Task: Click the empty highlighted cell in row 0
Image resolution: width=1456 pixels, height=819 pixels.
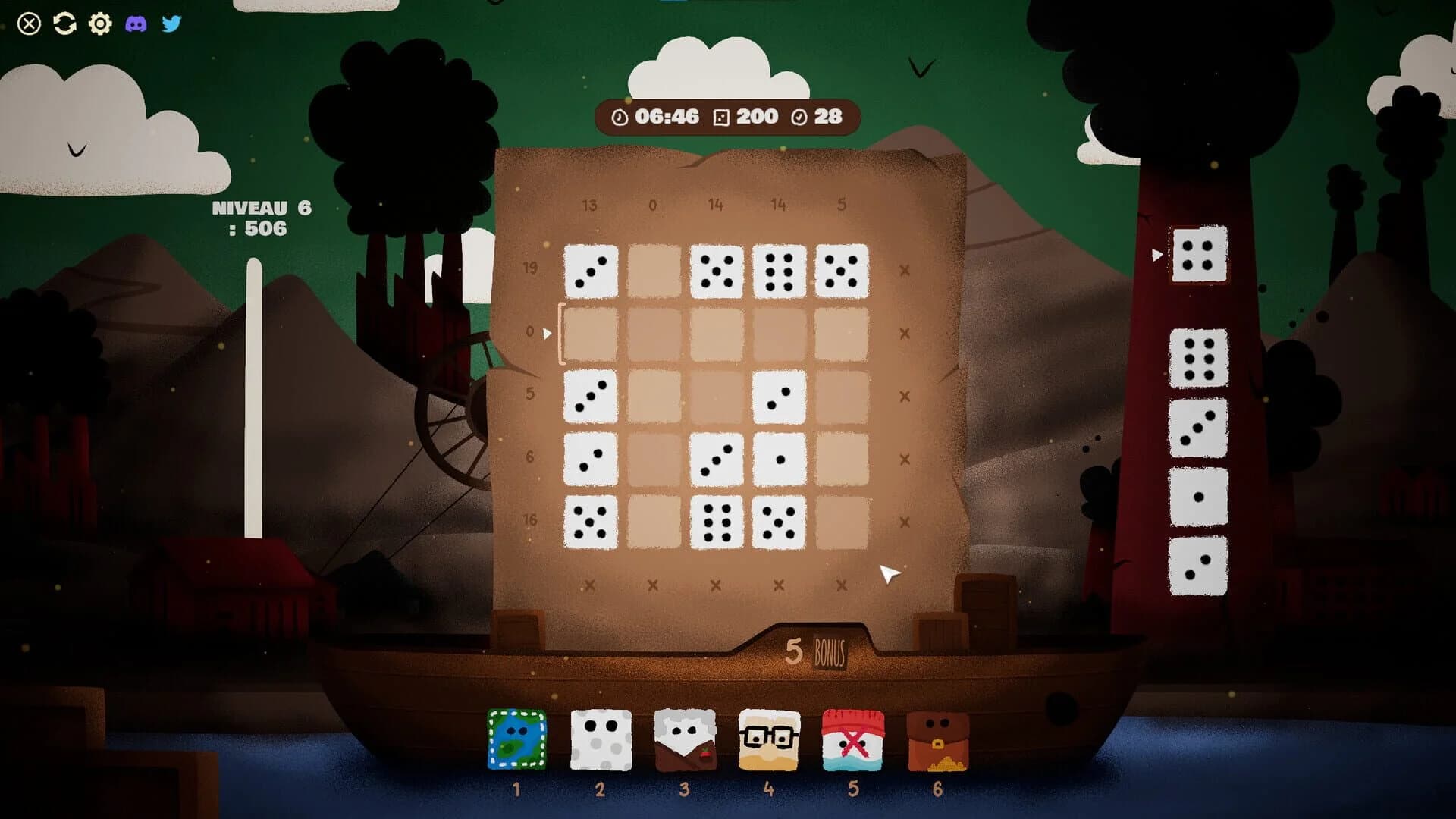Action: [593, 331]
